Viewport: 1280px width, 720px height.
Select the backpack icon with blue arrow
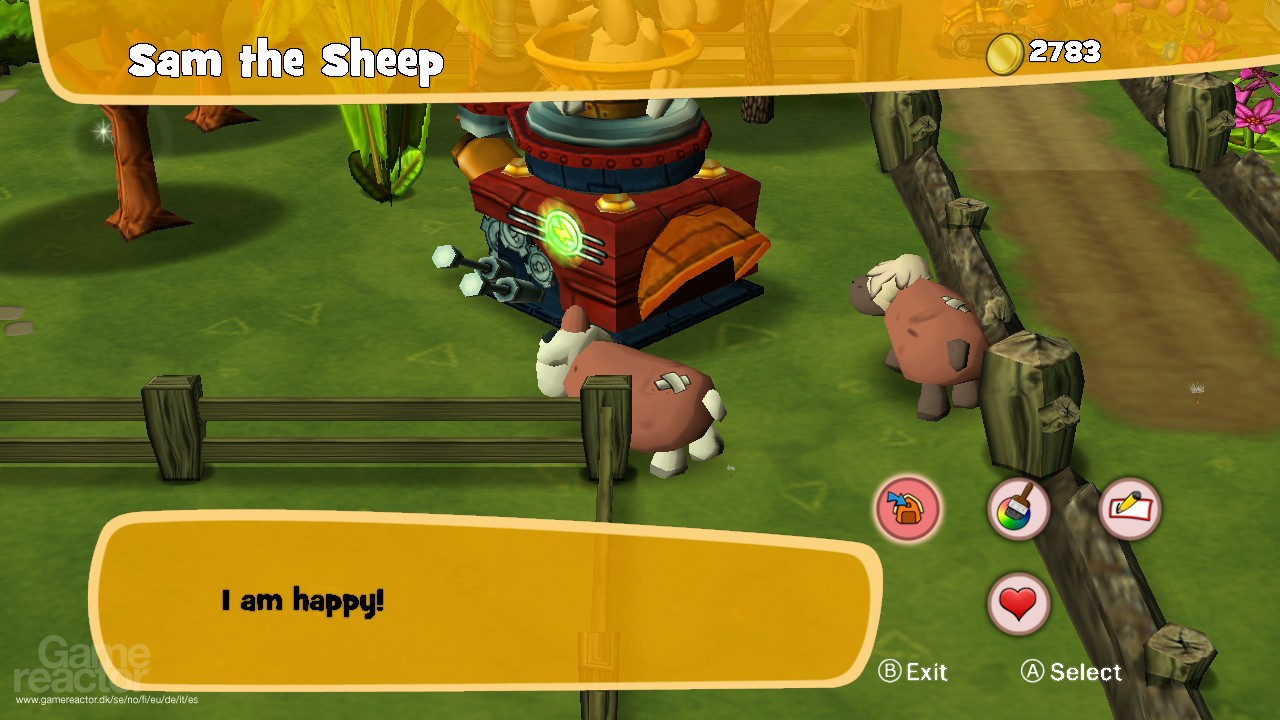(908, 508)
